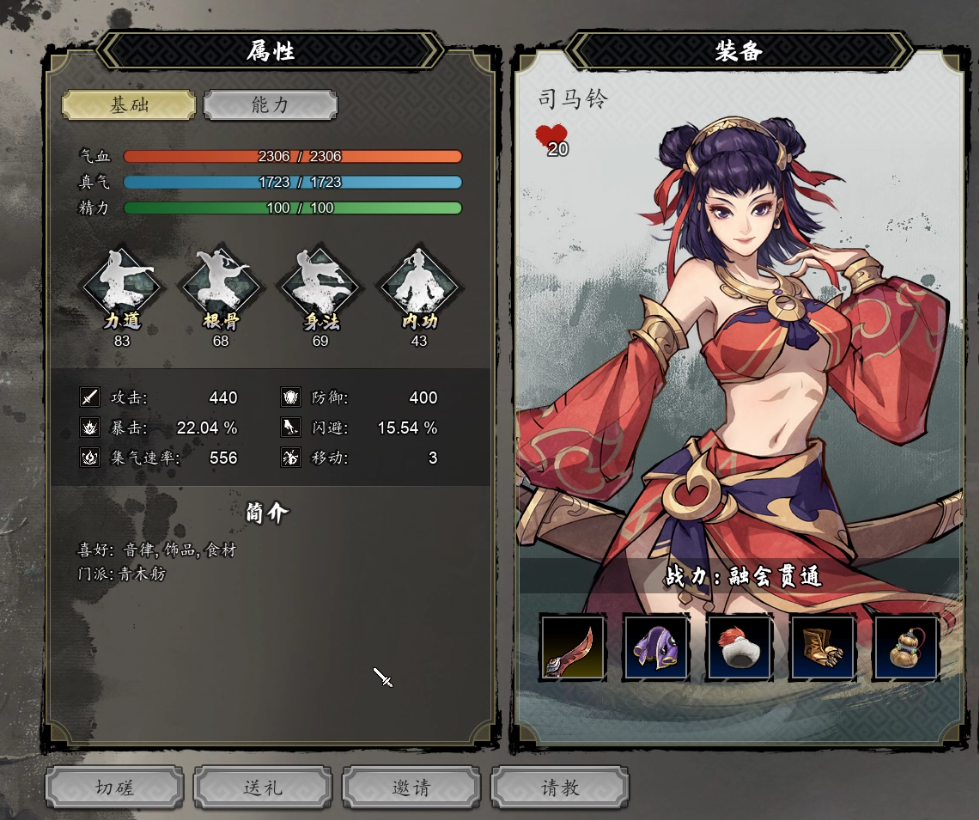Switch to the 基础 tab

point(129,104)
